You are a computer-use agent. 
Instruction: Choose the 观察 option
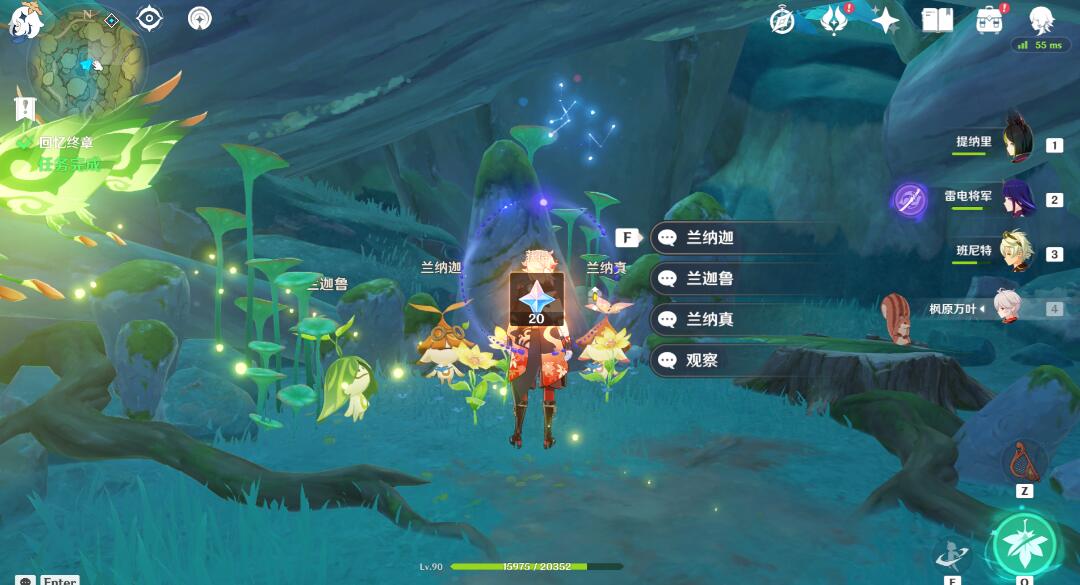tap(702, 360)
